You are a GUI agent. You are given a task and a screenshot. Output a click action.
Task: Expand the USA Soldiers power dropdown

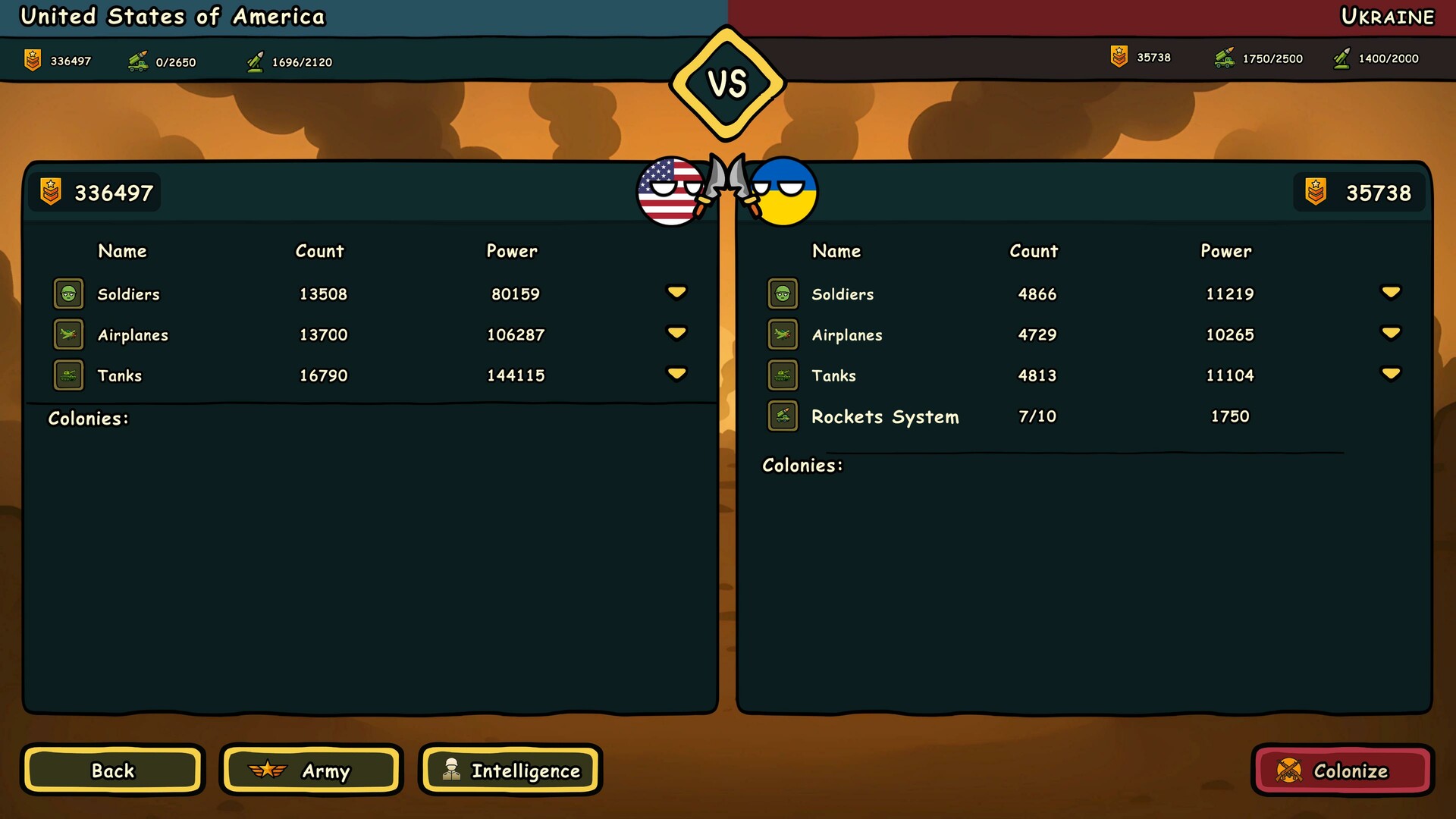coord(677,292)
